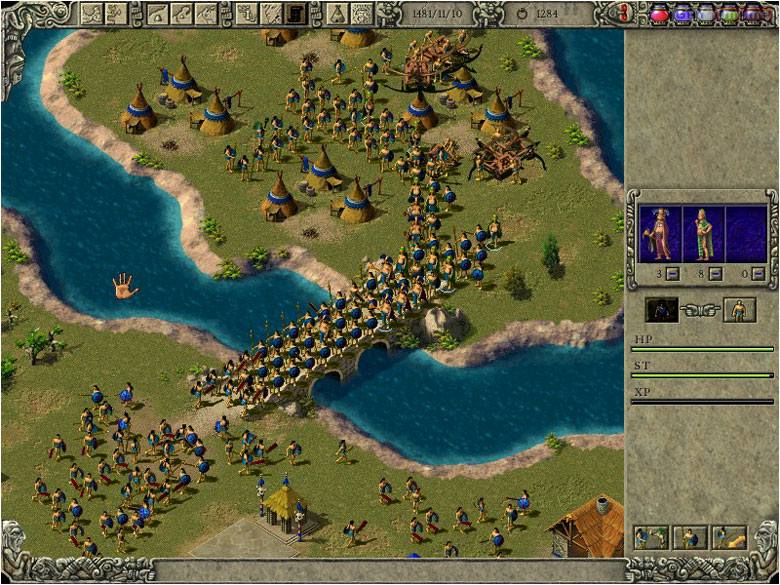Viewport: 780px width, 585px height.
Task: Choose the dark silhouette unit button
Action: 661,310
